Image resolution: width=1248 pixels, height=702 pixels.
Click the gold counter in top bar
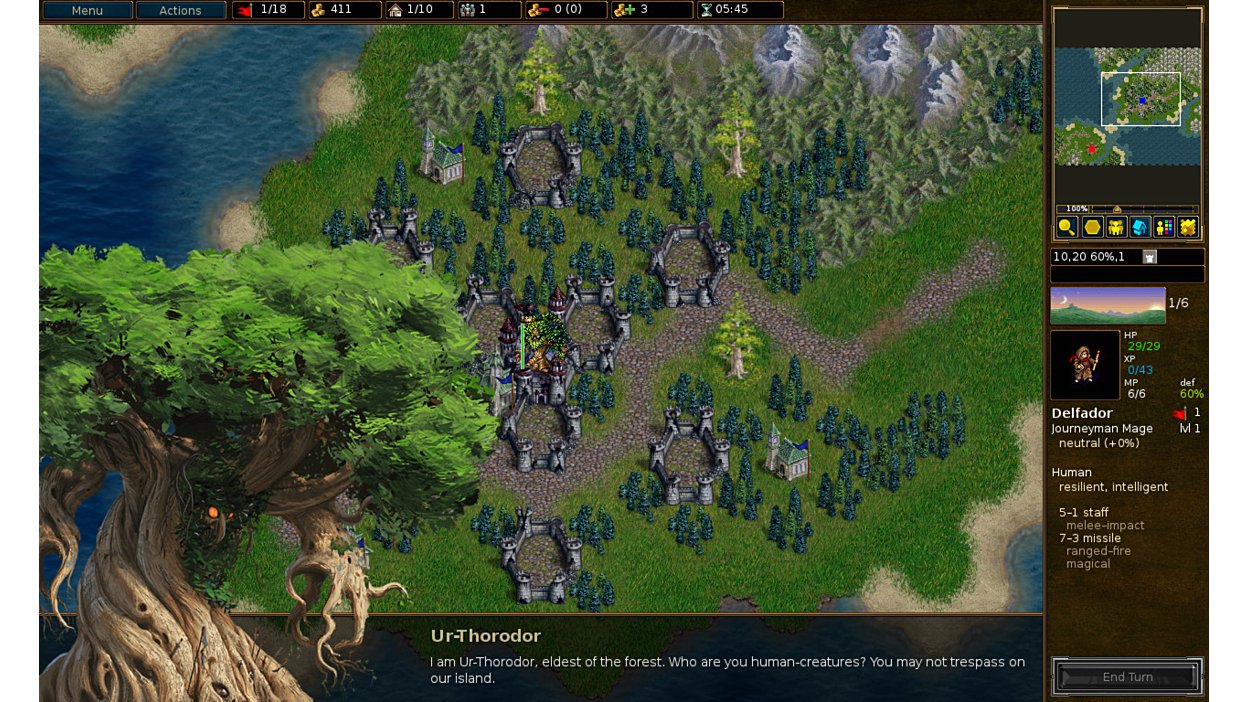pyautogui.click(x=343, y=10)
